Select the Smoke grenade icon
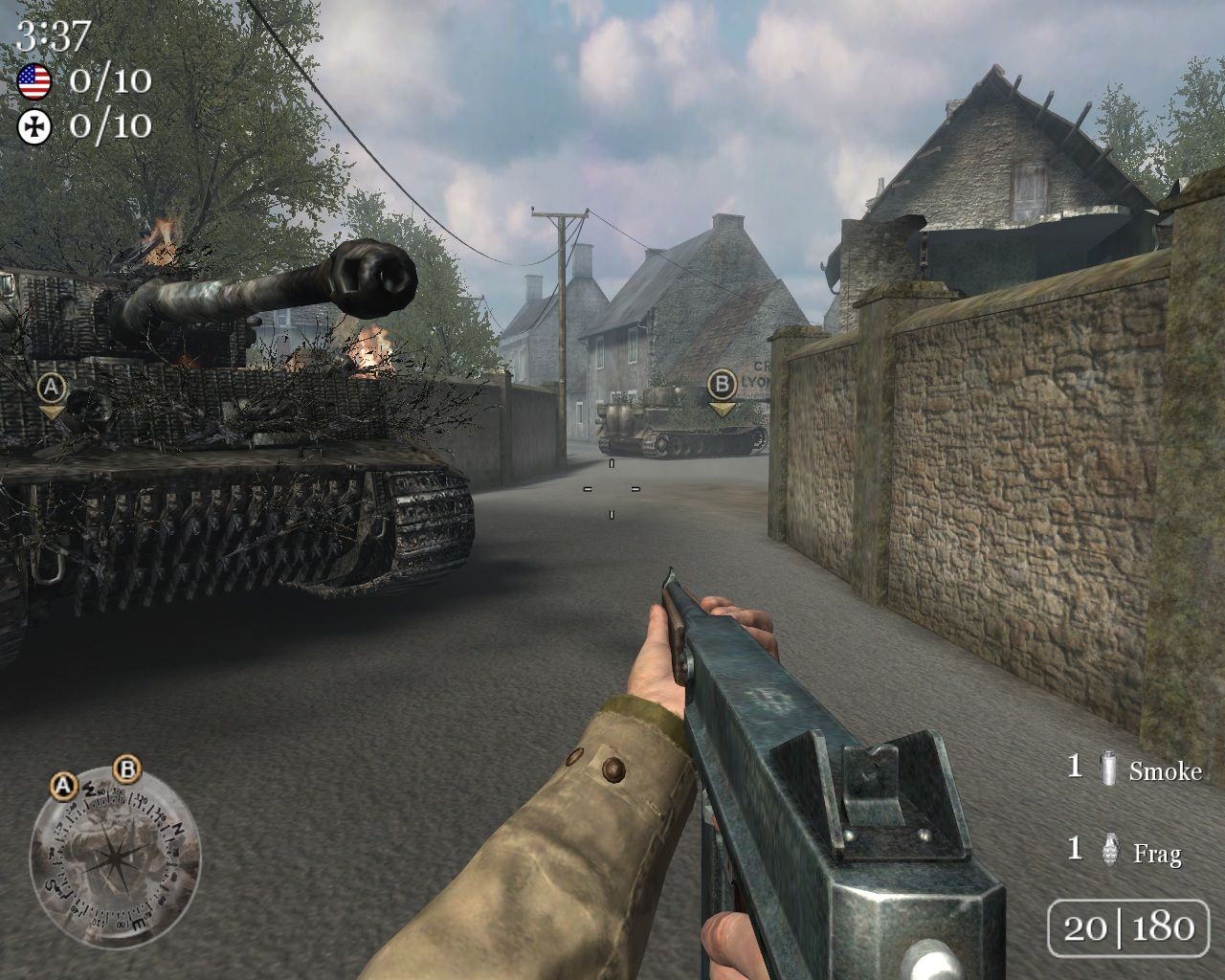 [1109, 768]
